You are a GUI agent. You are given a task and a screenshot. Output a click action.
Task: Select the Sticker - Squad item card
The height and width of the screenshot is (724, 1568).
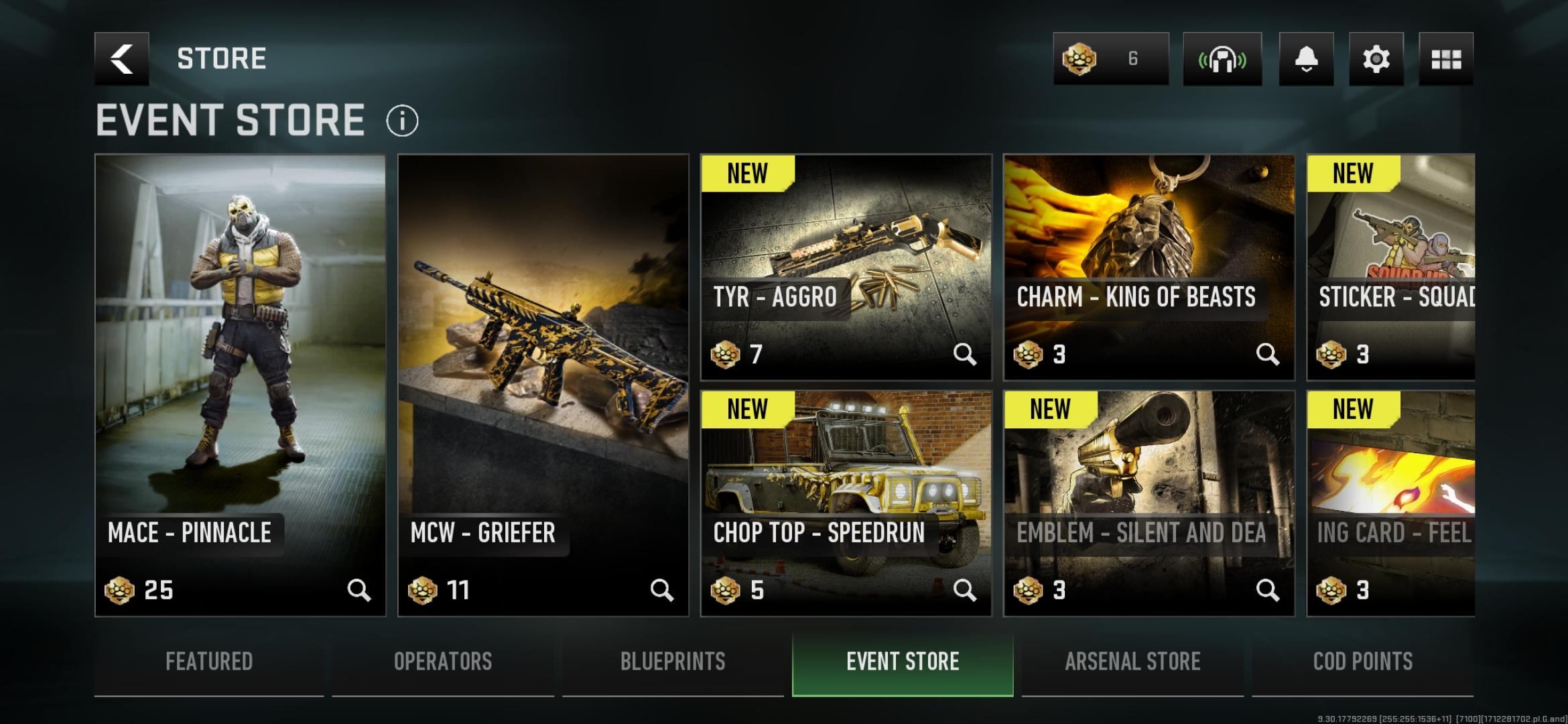(x=1391, y=267)
